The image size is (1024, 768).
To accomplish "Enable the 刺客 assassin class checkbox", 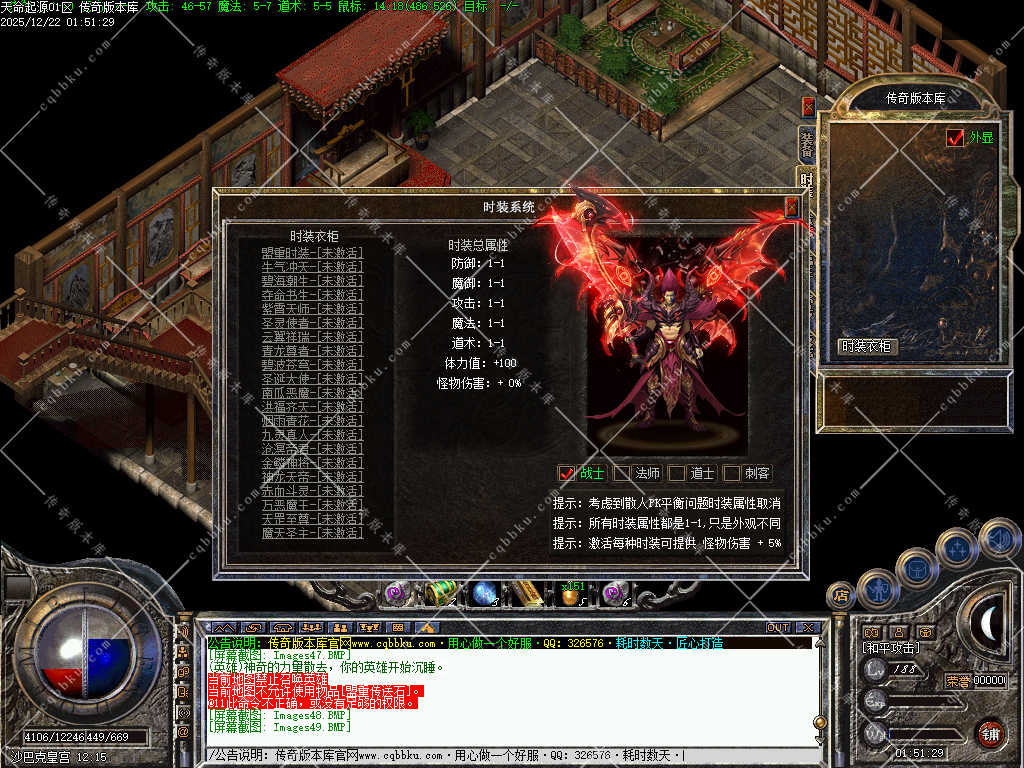I will click(x=732, y=473).
